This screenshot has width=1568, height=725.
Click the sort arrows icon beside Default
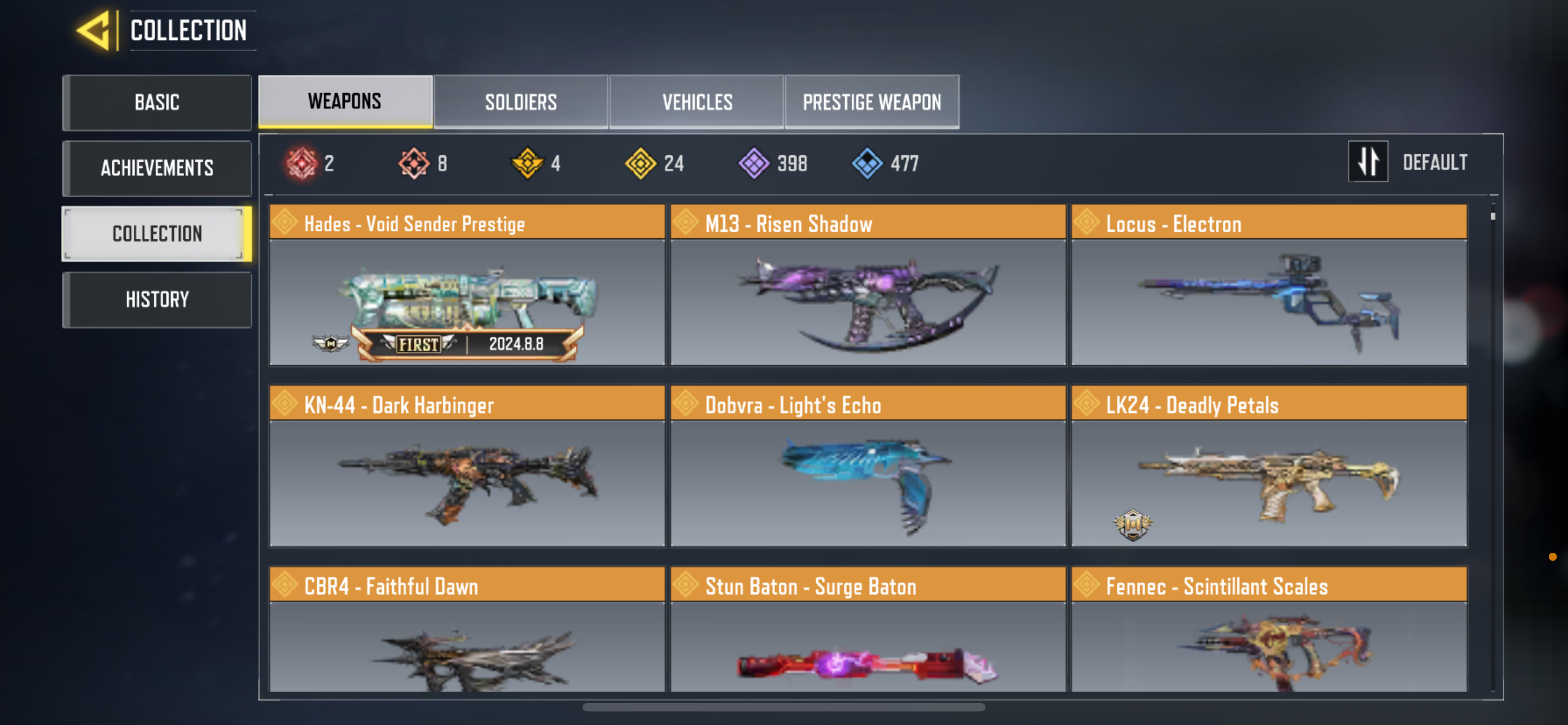[x=1368, y=162]
